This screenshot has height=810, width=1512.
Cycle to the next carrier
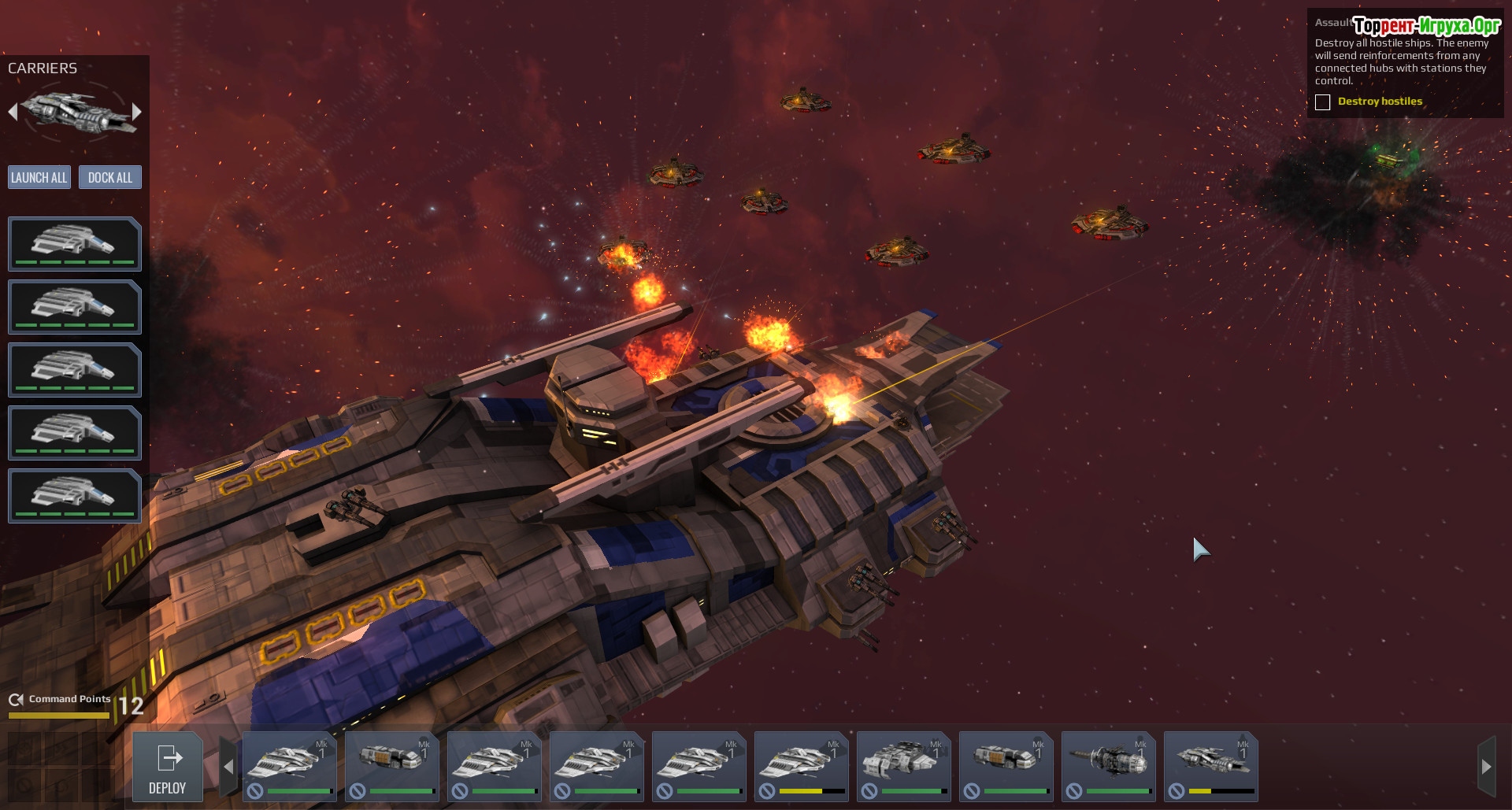click(x=137, y=112)
